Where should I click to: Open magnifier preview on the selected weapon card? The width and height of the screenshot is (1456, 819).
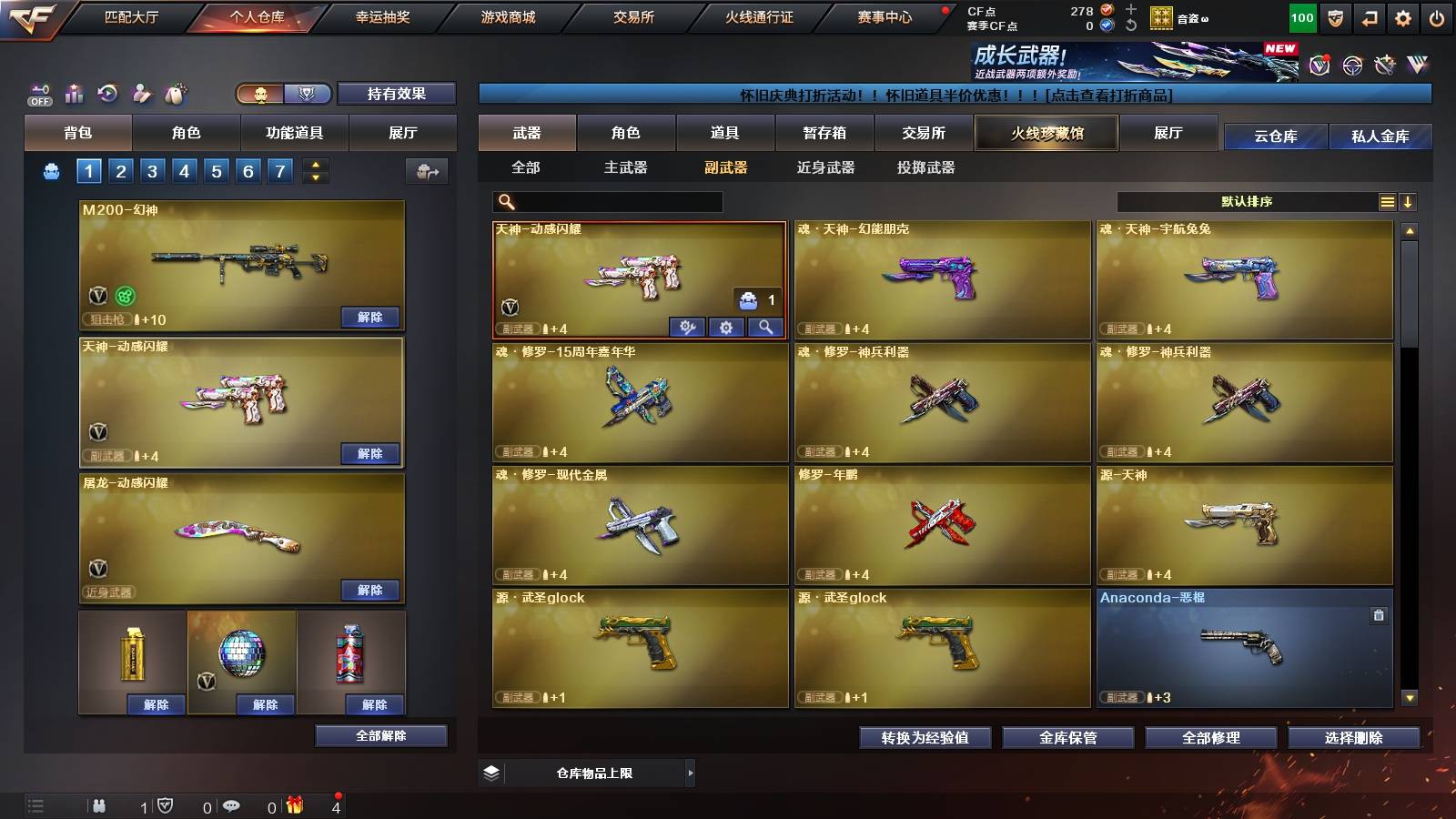coord(765,327)
